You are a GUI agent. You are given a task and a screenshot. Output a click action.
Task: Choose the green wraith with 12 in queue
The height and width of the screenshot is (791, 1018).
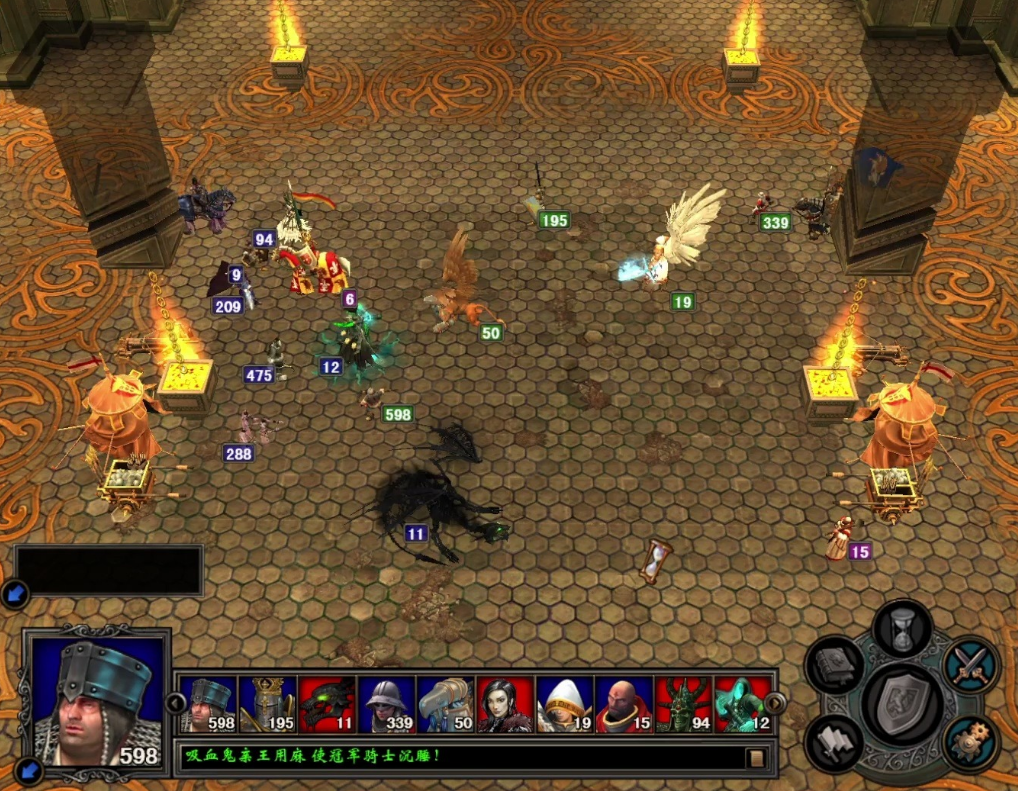coord(742,705)
